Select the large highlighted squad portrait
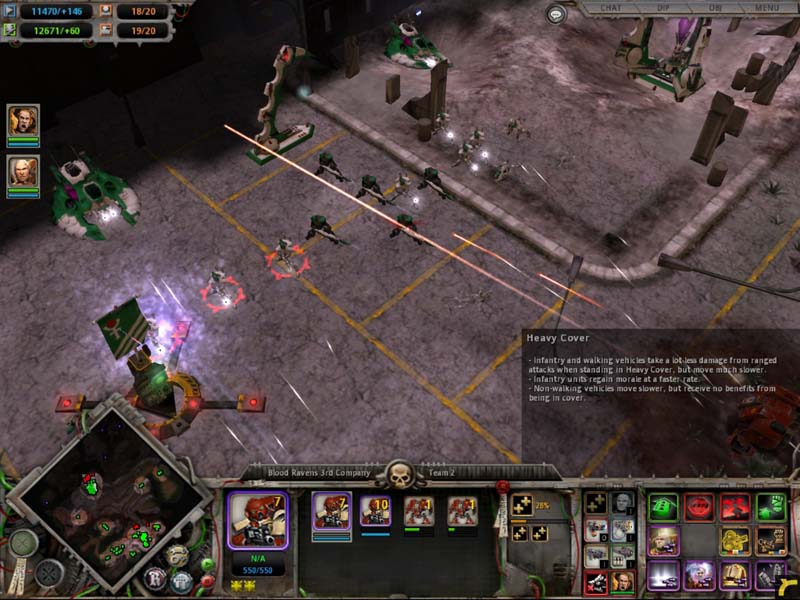800x600 pixels. tap(258, 520)
